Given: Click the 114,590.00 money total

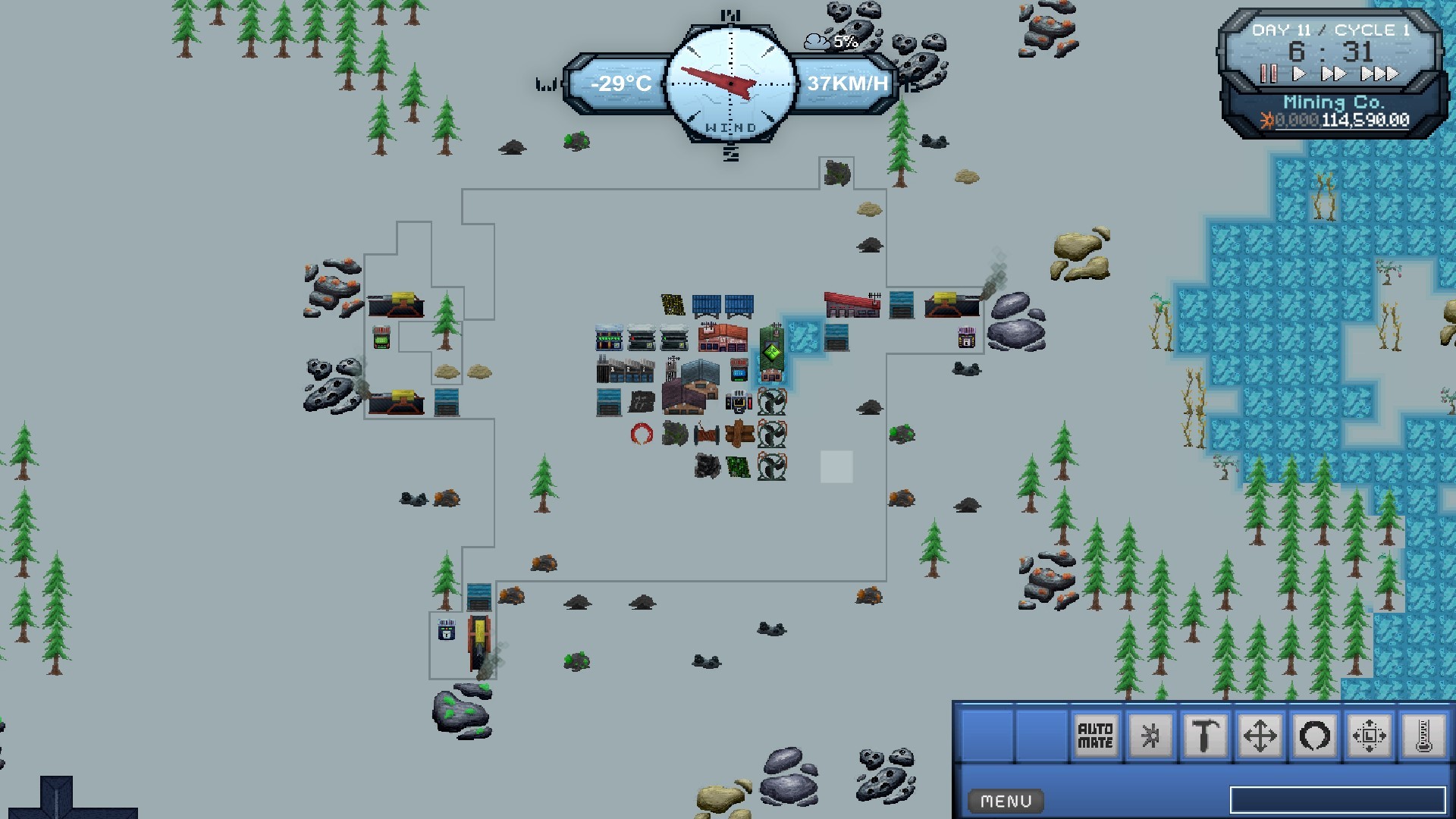Looking at the screenshot, I should pos(1365,120).
